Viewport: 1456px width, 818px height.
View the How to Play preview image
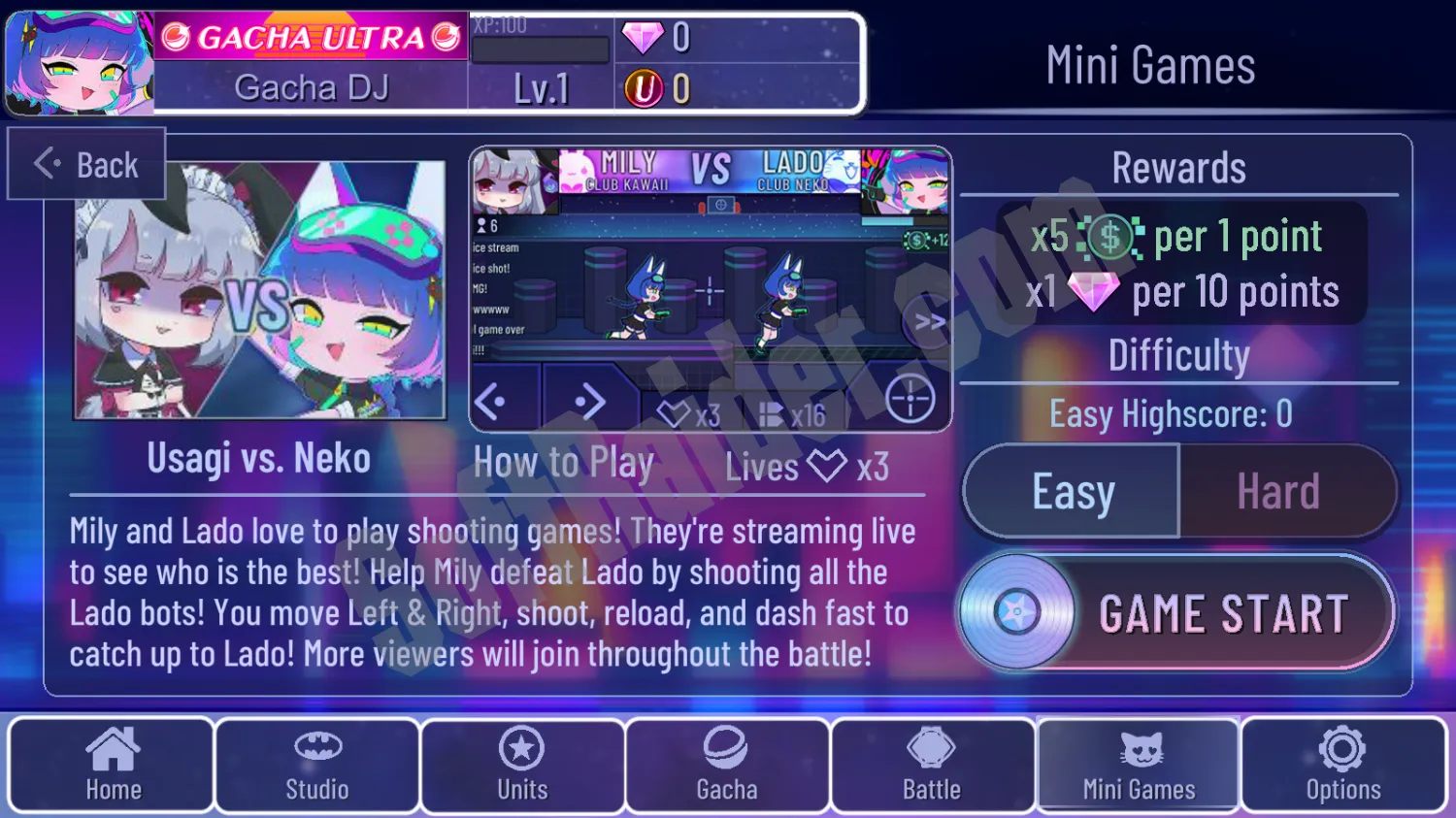tap(710, 289)
